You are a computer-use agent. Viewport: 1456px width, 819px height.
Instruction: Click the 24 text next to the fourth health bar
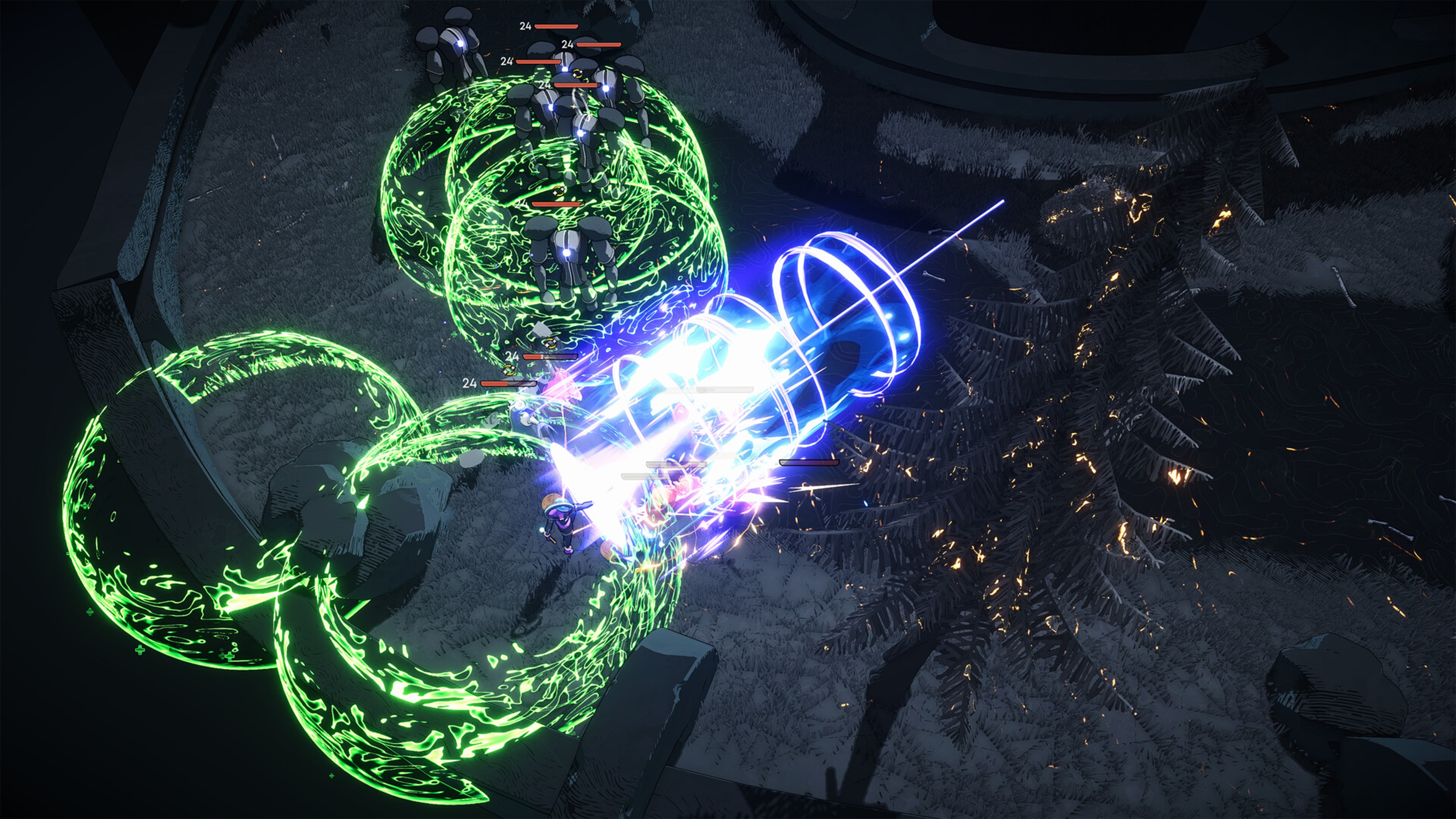click(546, 85)
